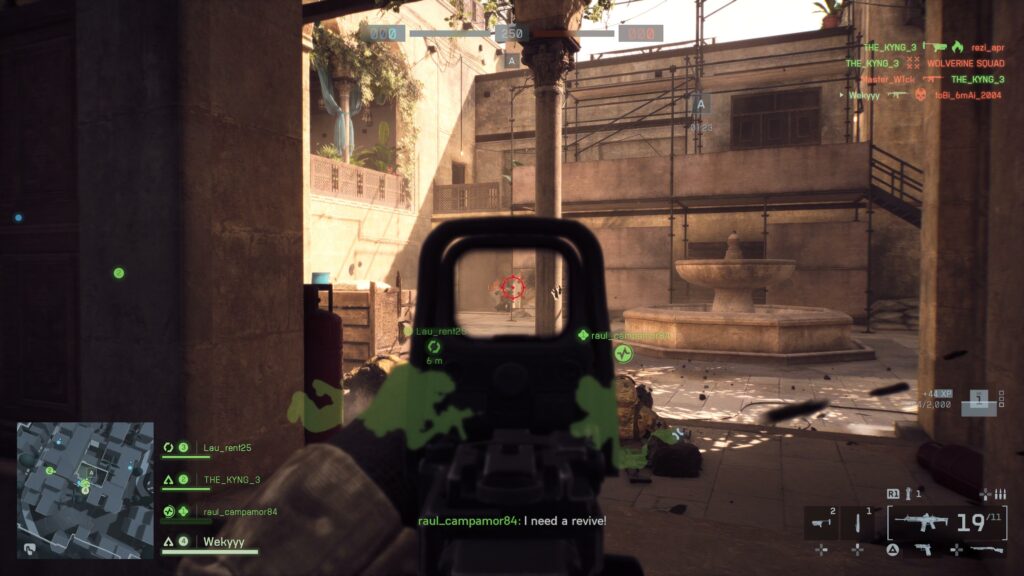Click the revive icon over raul_campamor84
Image resolution: width=1024 pixels, height=576 pixels.
[624, 353]
